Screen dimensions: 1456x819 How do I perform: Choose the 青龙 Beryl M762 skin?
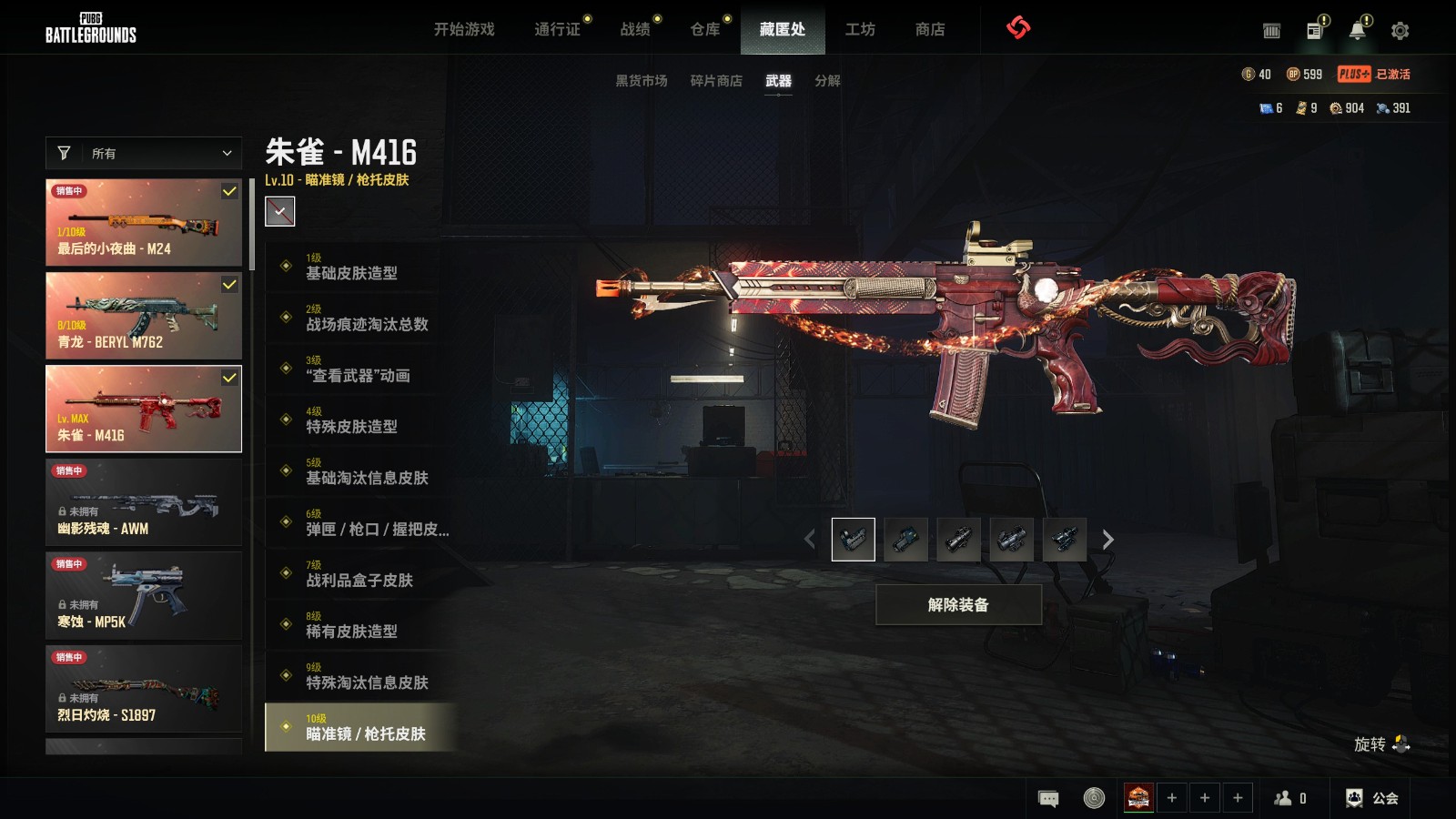144,316
